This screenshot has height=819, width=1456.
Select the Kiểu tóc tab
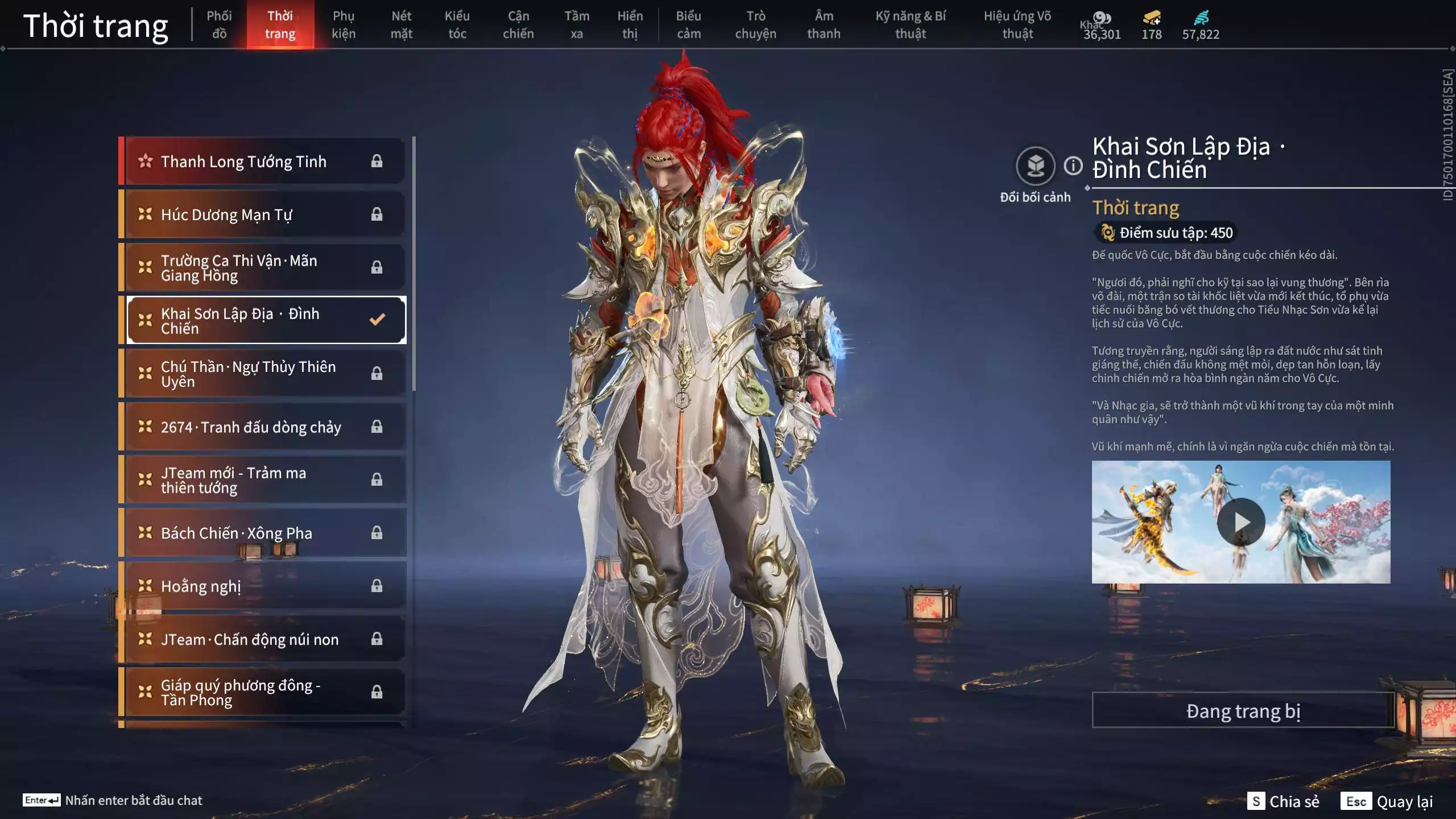[x=457, y=25]
